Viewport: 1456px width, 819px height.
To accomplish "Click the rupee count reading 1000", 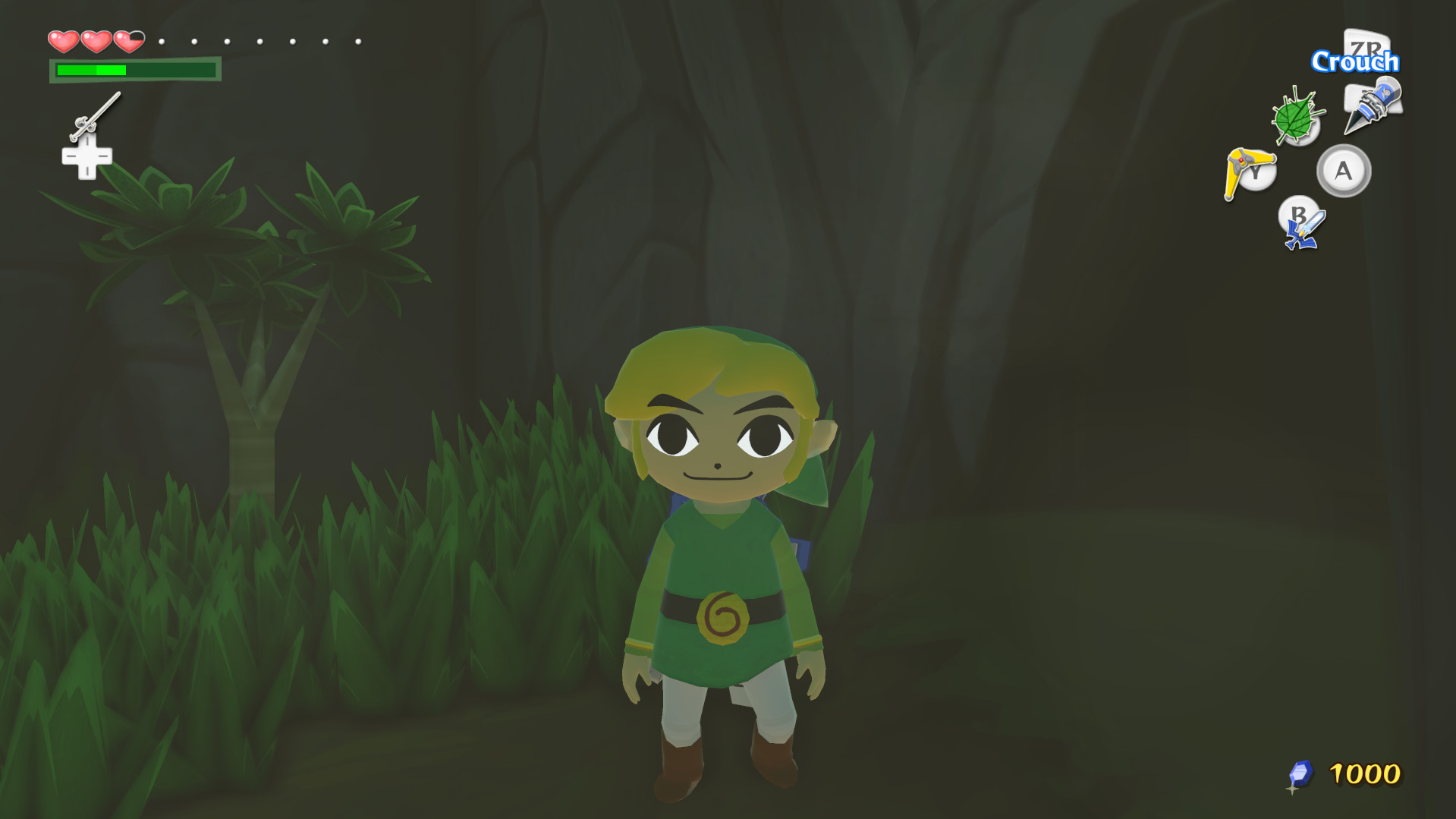I will point(1366,773).
